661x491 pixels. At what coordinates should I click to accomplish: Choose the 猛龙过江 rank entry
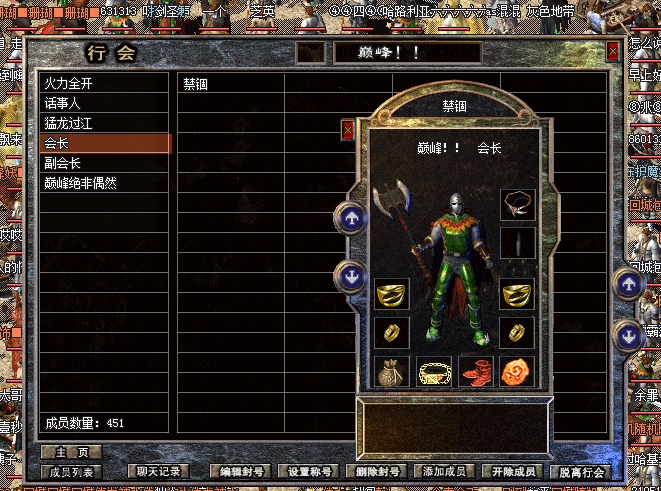coord(69,124)
